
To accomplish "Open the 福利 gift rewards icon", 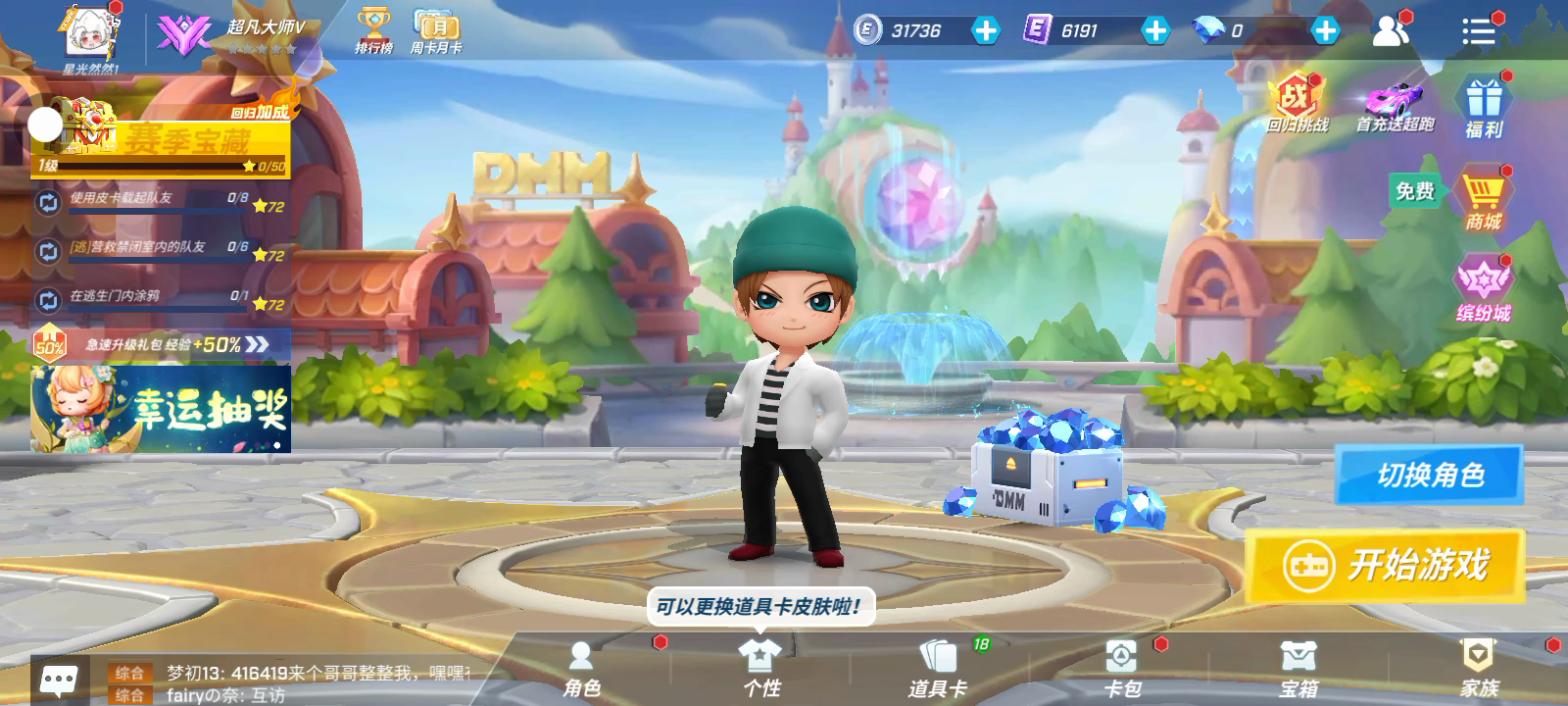I will click(x=1484, y=107).
